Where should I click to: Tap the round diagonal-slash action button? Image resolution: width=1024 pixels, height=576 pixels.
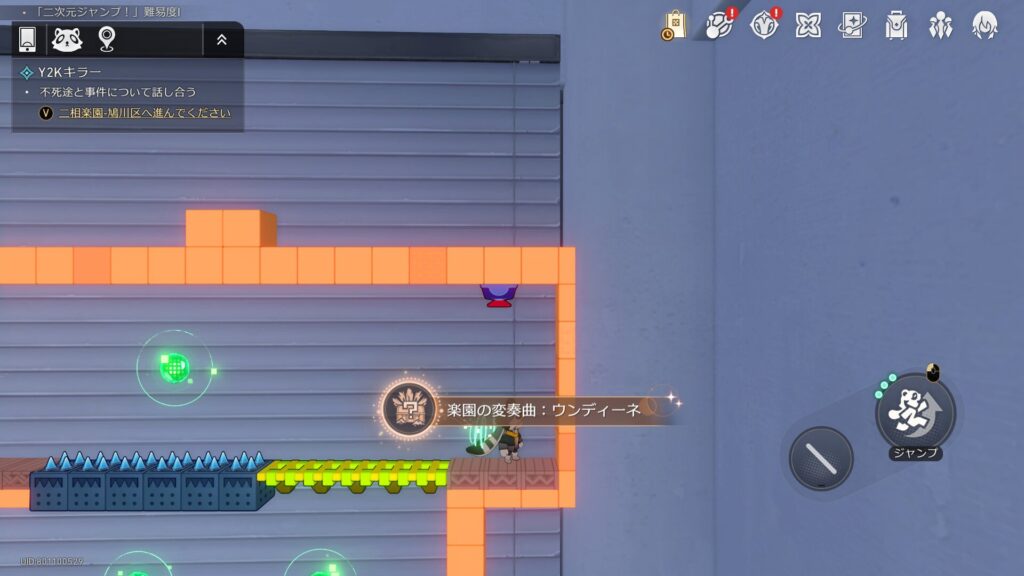tap(821, 458)
